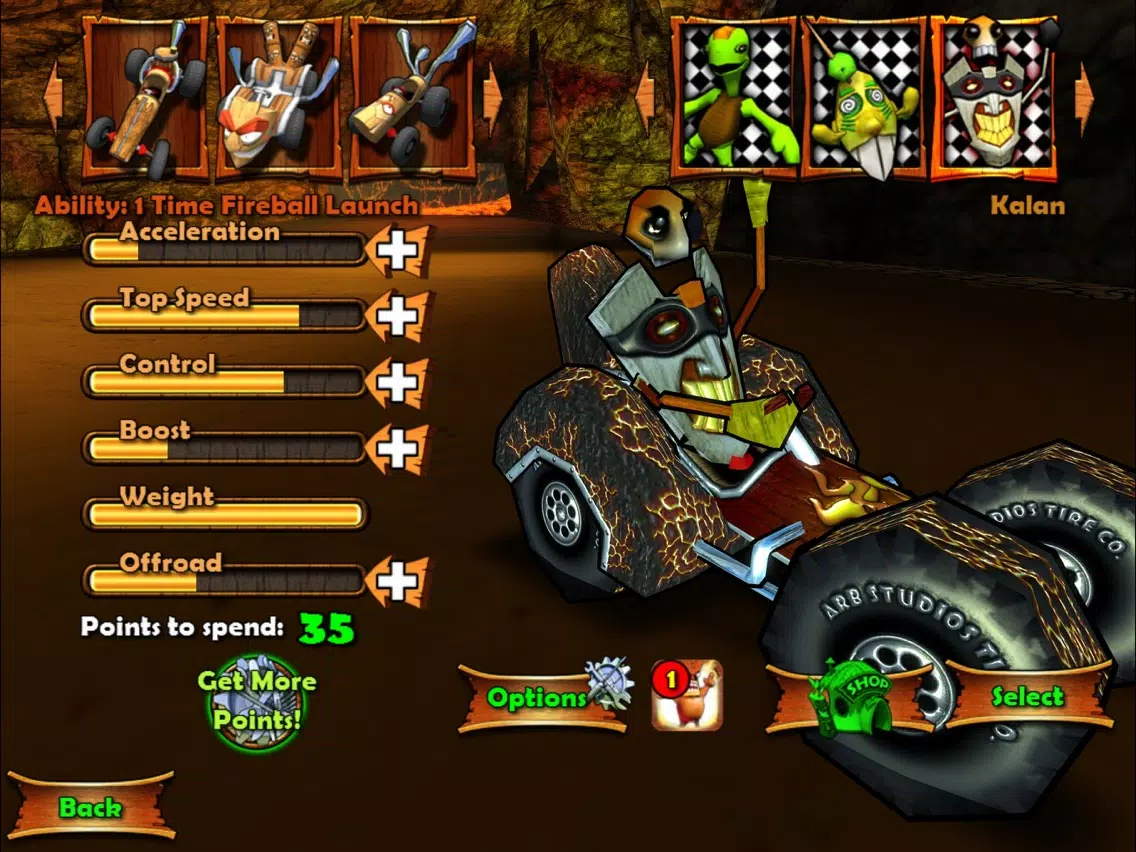Screen dimensions: 1136x852
Task: Show more characters with the right arrow
Action: (x=1085, y=97)
